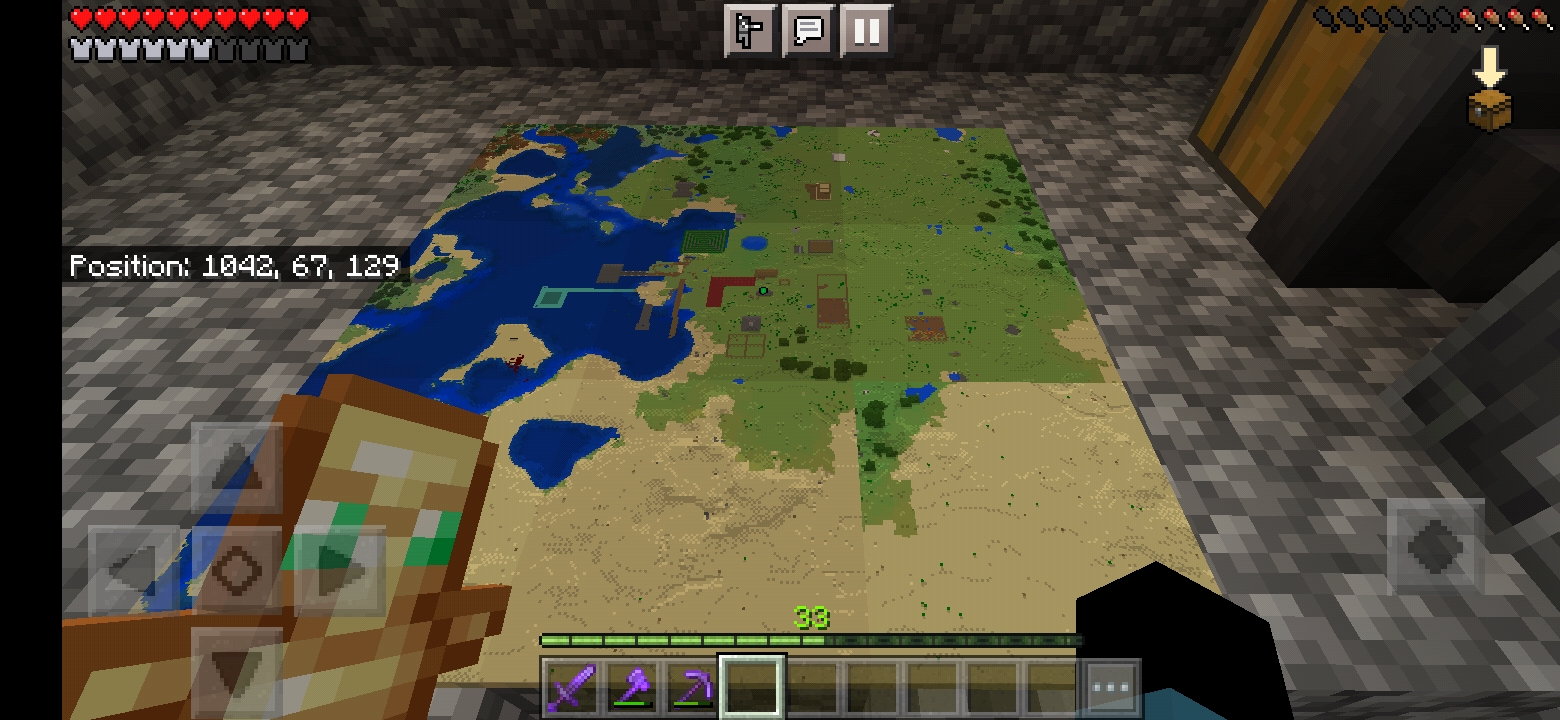Tap the player perspective icon at top center
Viewport: 1560px width, 720px height.
coord(750,29)
